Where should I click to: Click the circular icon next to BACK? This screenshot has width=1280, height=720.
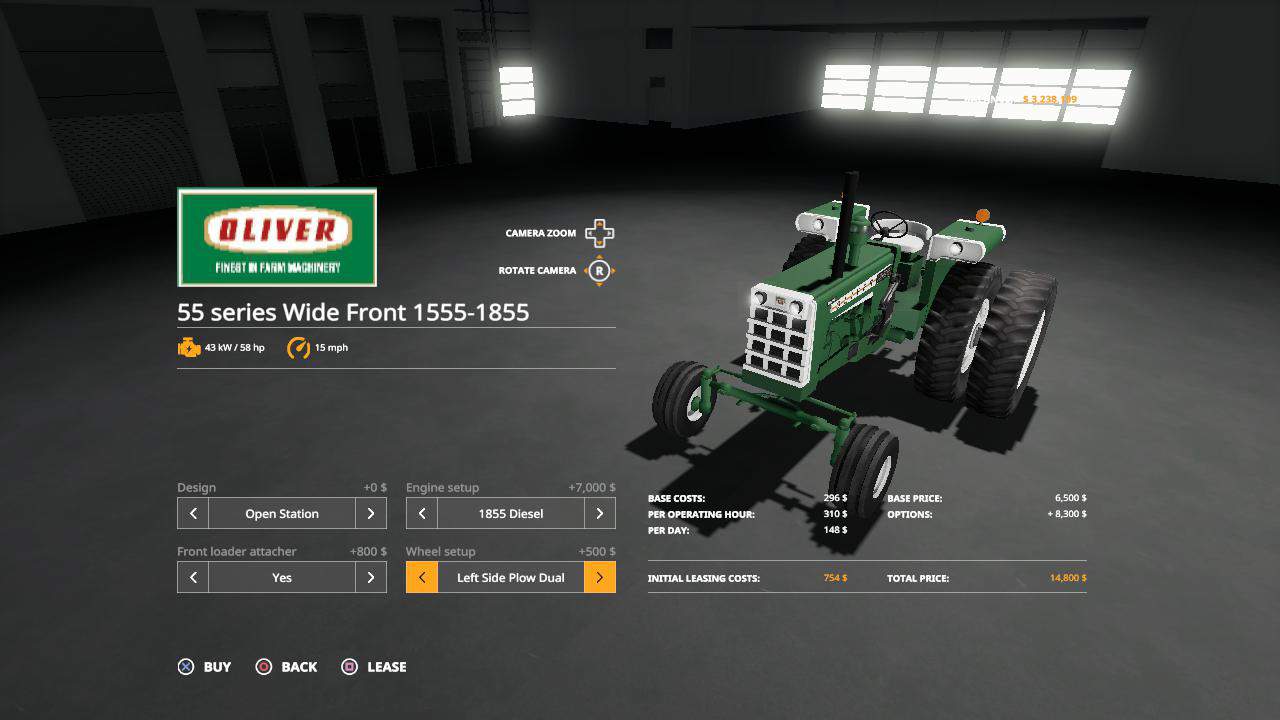(x=265, y=667)
